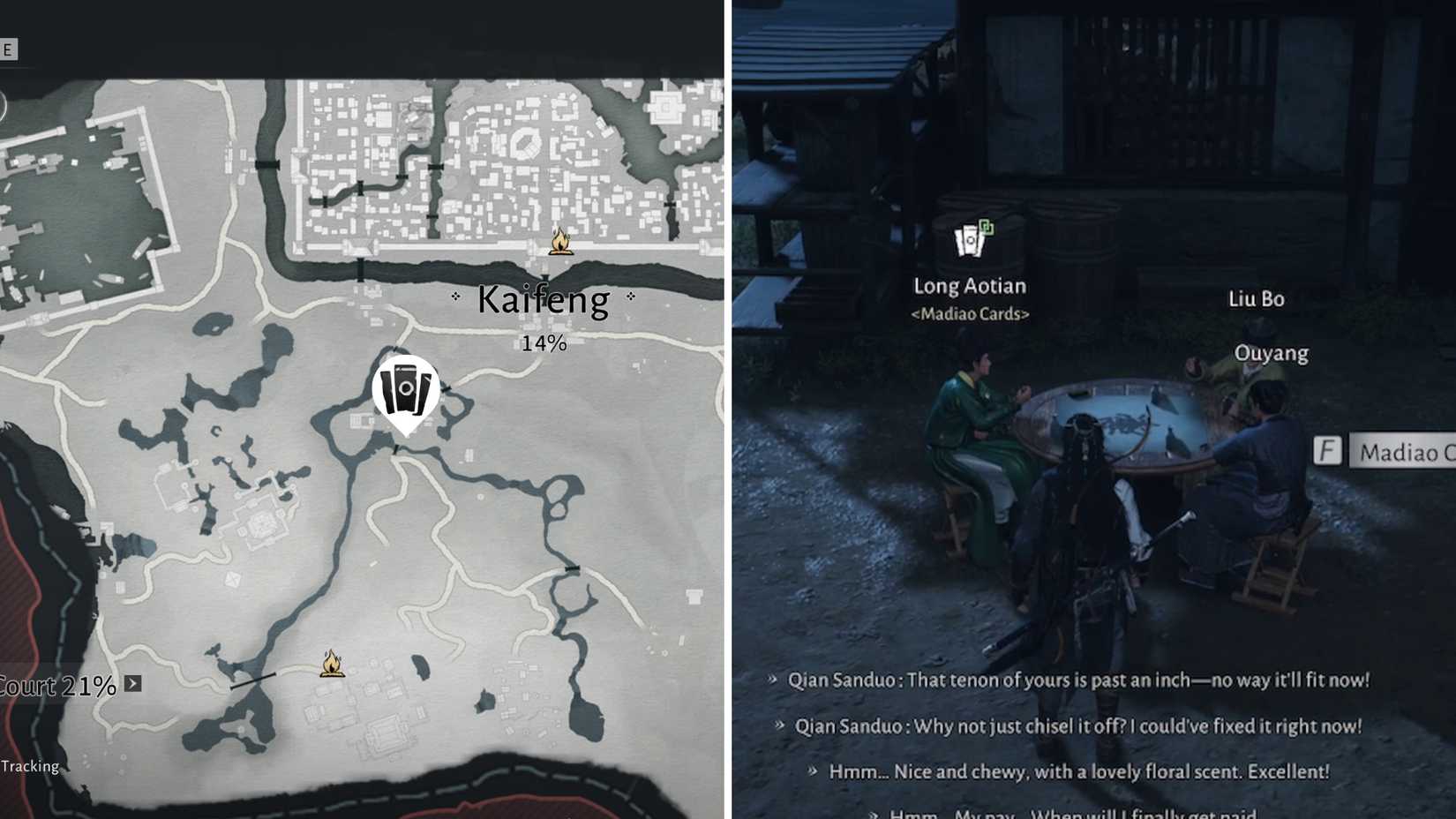Click the Kaifeng region label
The image size is (1456, 819).
click(541, 300)
